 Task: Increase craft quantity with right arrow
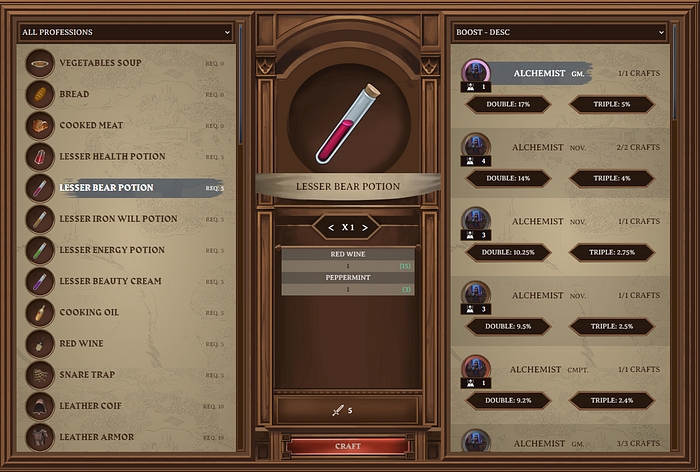366,228
